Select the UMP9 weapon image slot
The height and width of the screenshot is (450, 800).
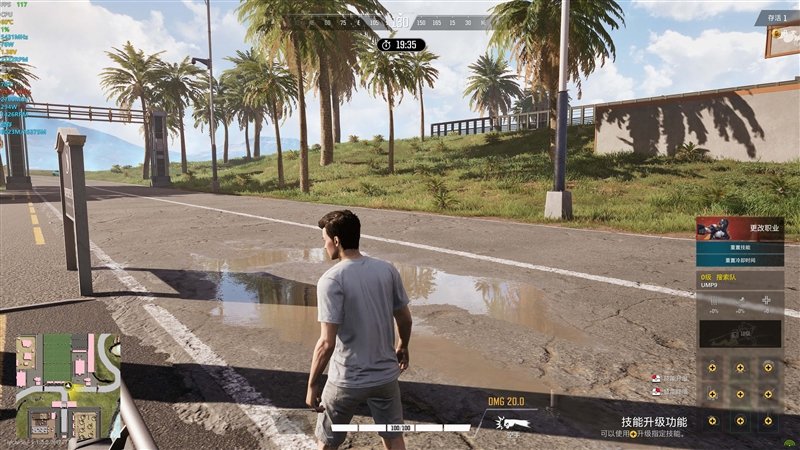point(740,334)
